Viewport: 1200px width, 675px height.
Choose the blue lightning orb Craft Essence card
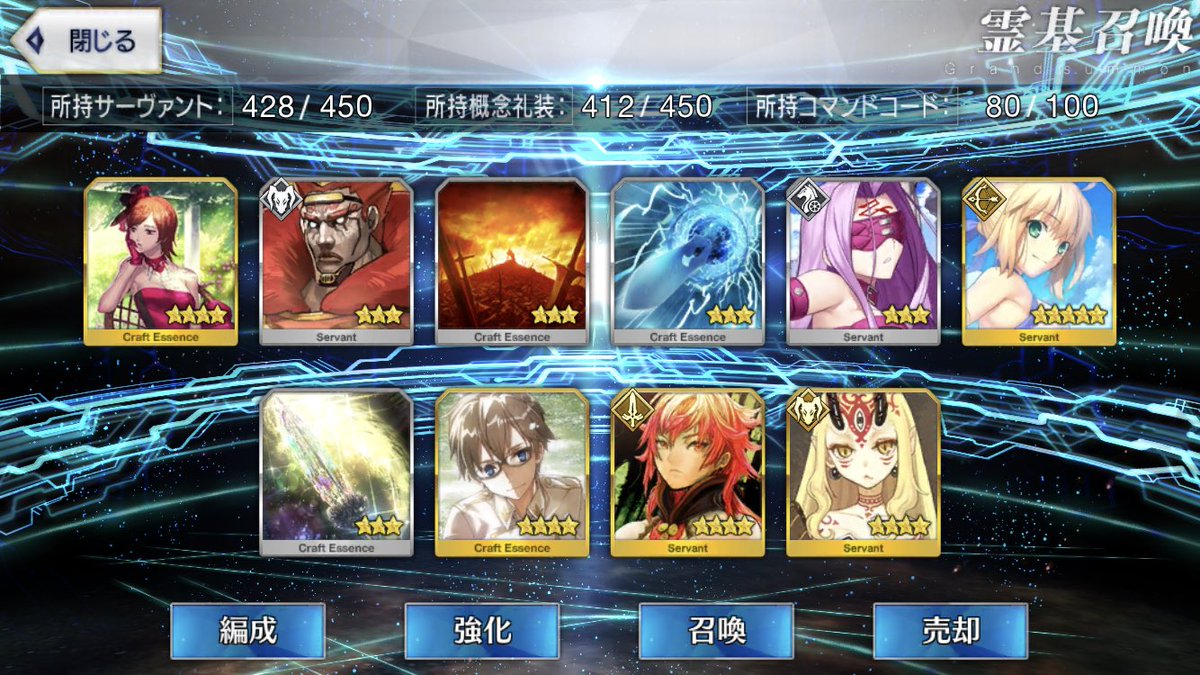click(x=688, y=262)
